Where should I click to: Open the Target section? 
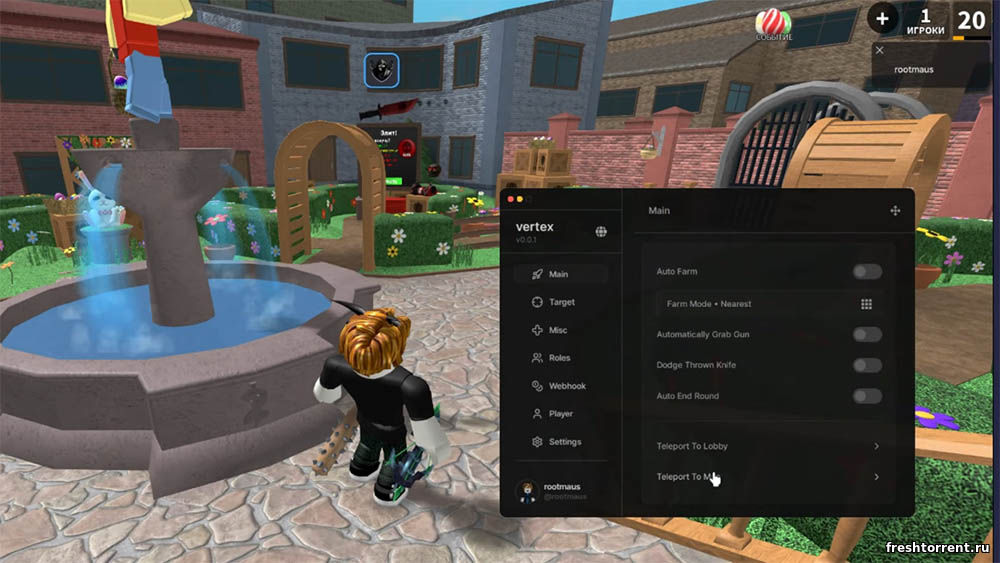561,302
